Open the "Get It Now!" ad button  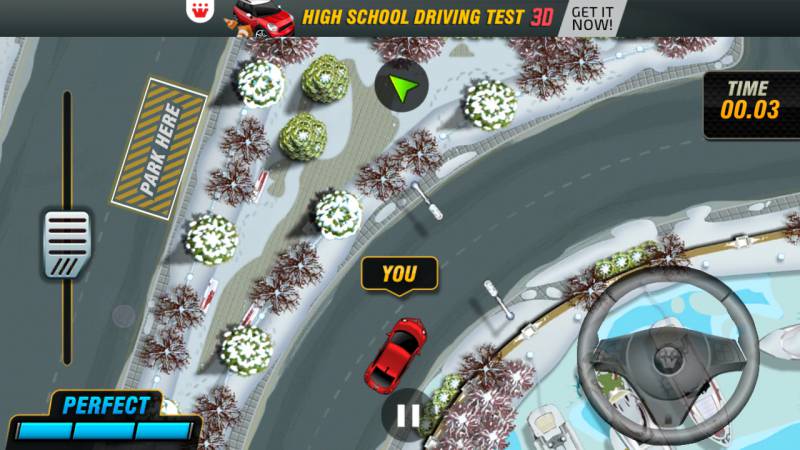click(594, 17)
